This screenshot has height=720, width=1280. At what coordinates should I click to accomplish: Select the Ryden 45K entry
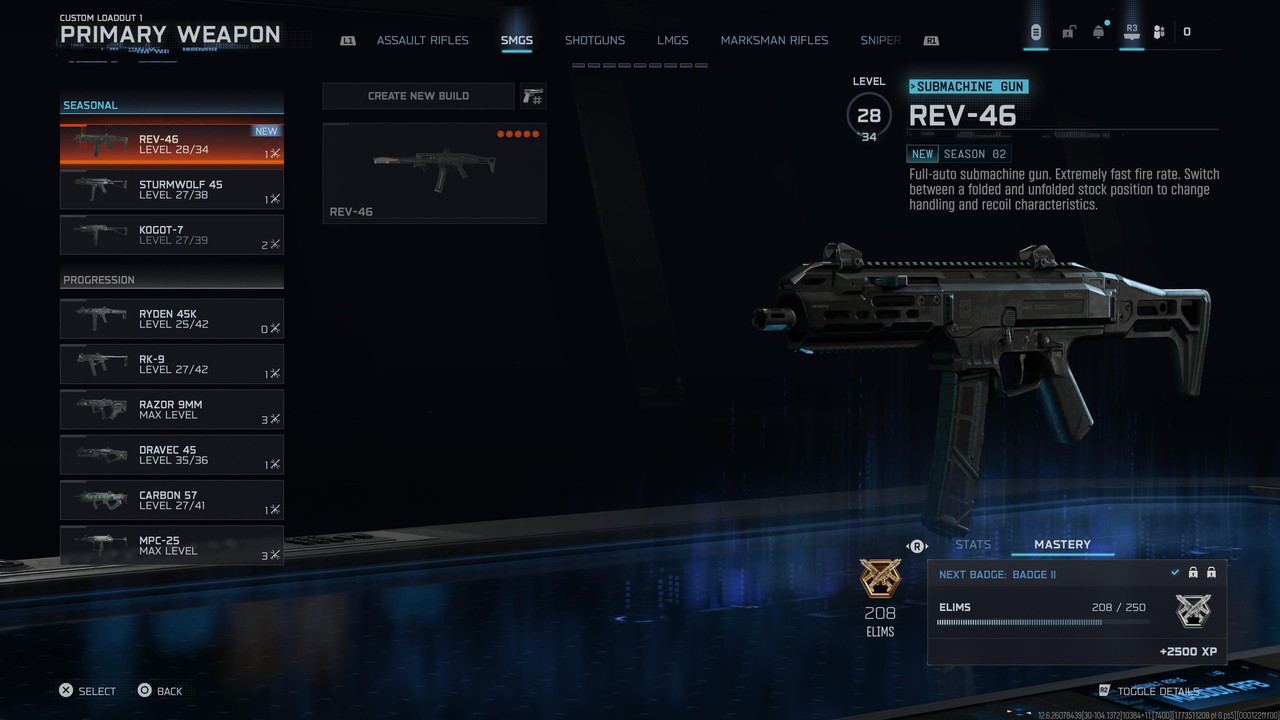coord(172,319)
